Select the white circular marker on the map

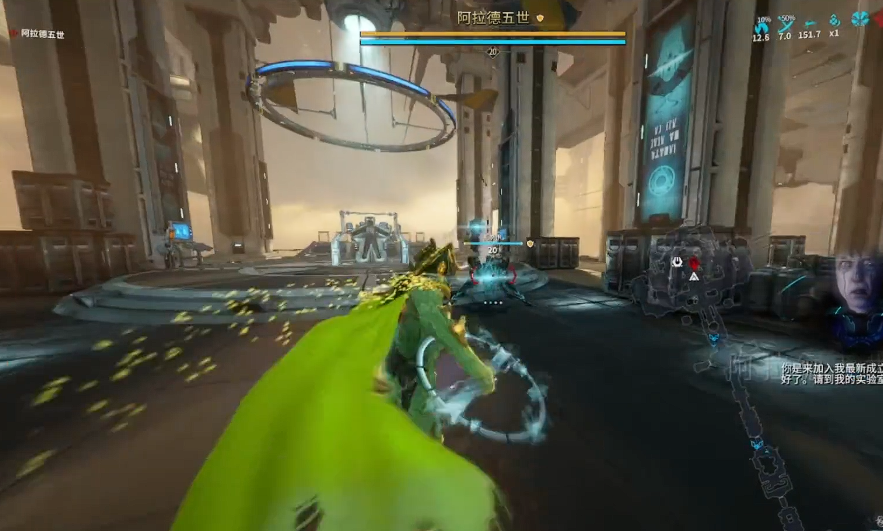click(x=677, y=263)
